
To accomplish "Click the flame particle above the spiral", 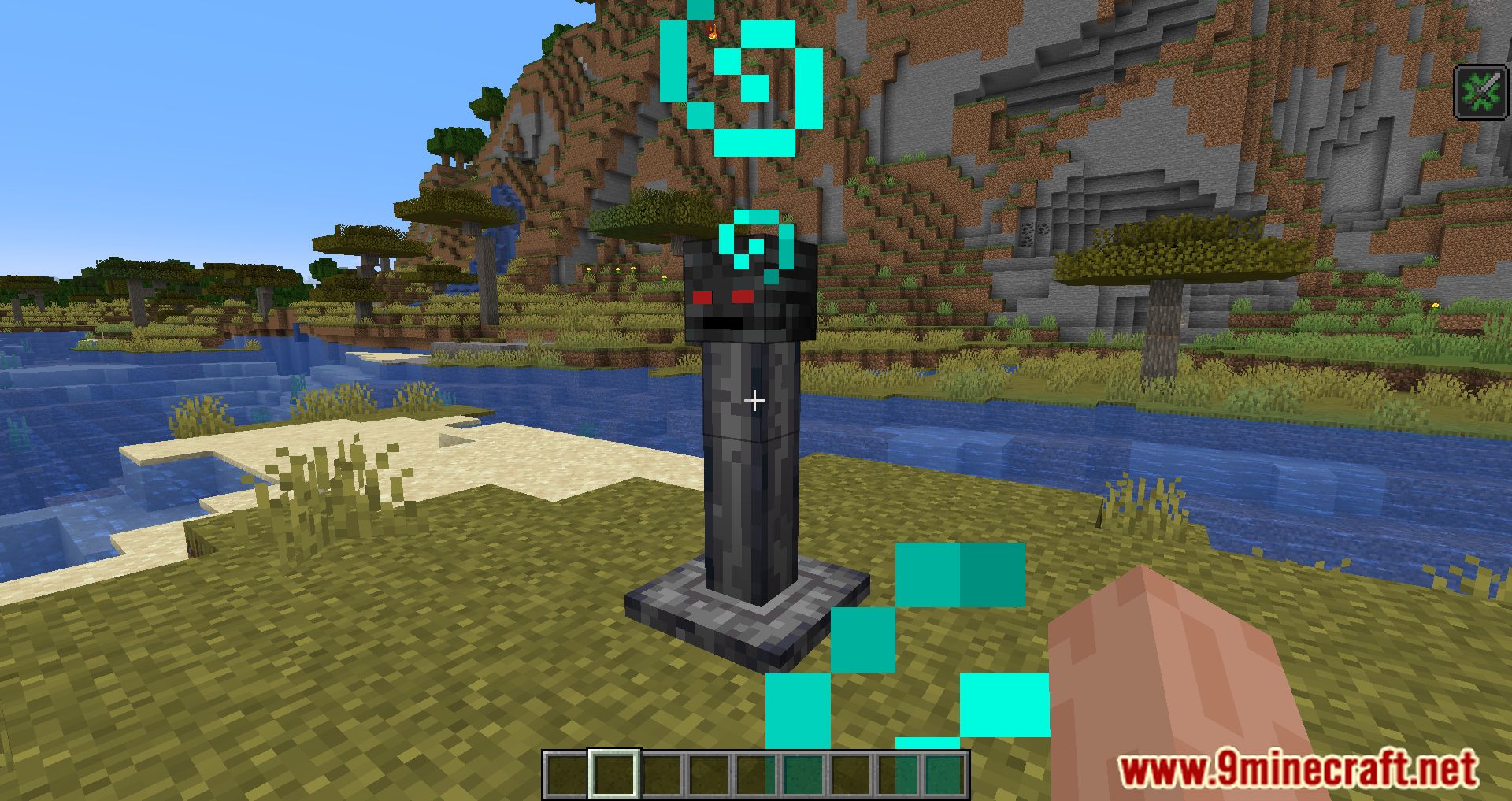I will pos(711,32).
